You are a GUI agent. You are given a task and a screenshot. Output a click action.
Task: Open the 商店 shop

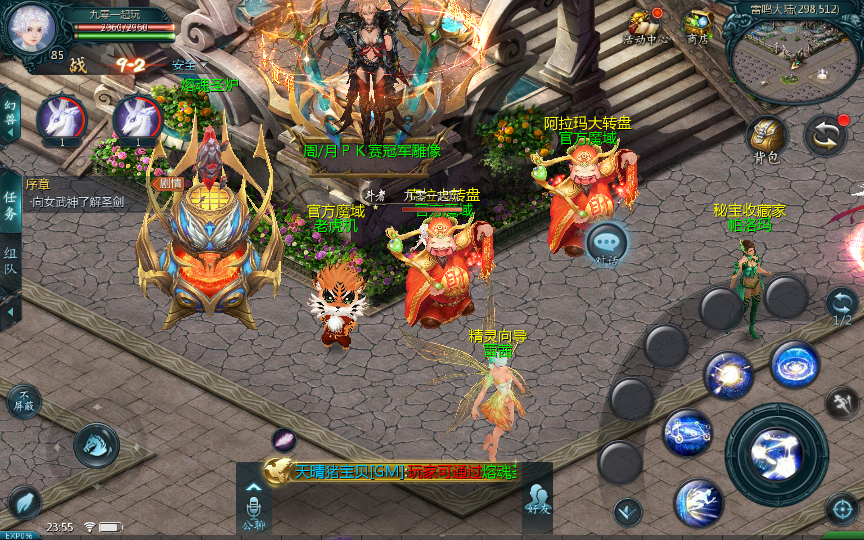pos(697,25)
